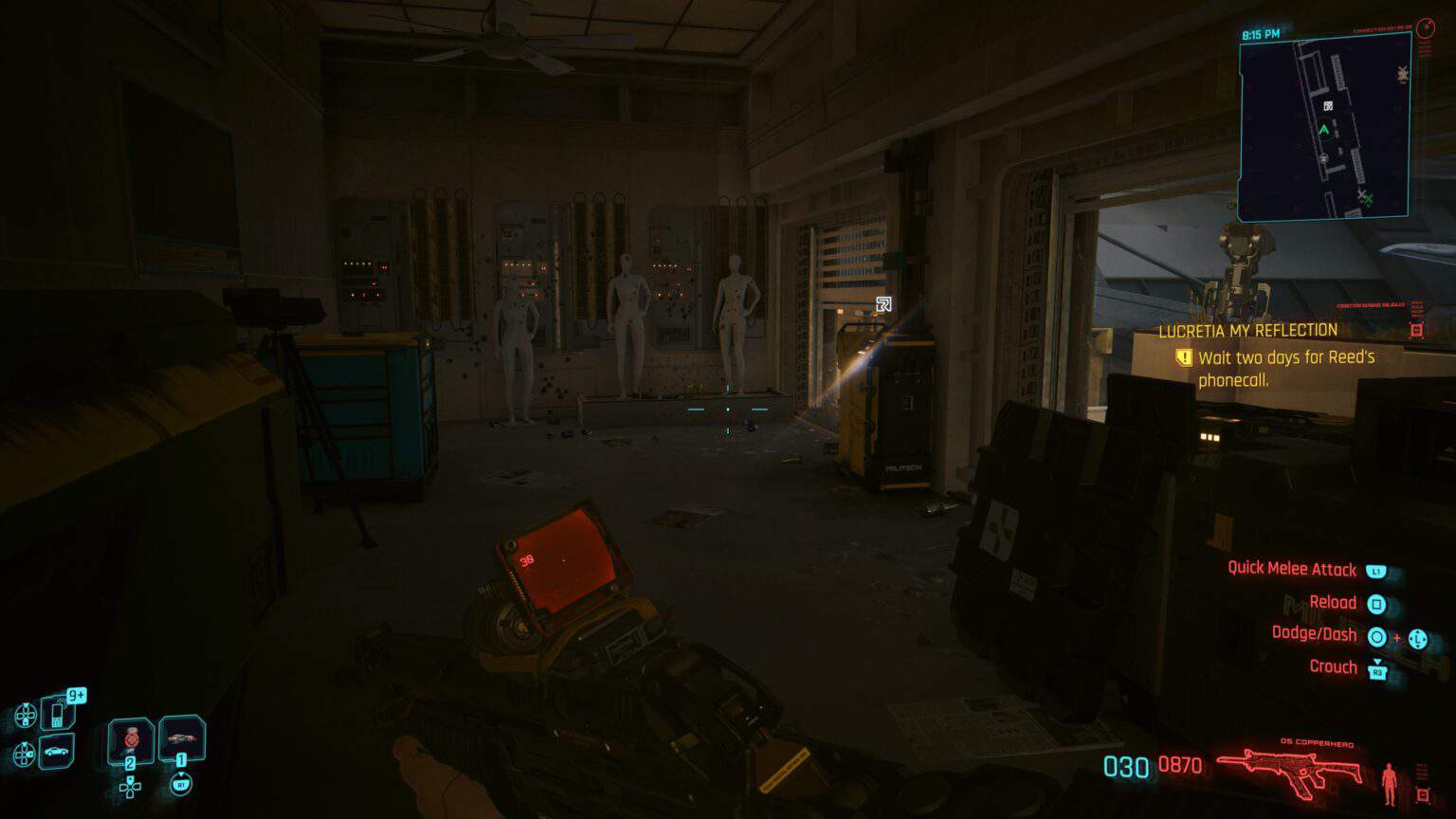Click the vehicle summon car icon
1456x819 pixels.
pos(57,751)
